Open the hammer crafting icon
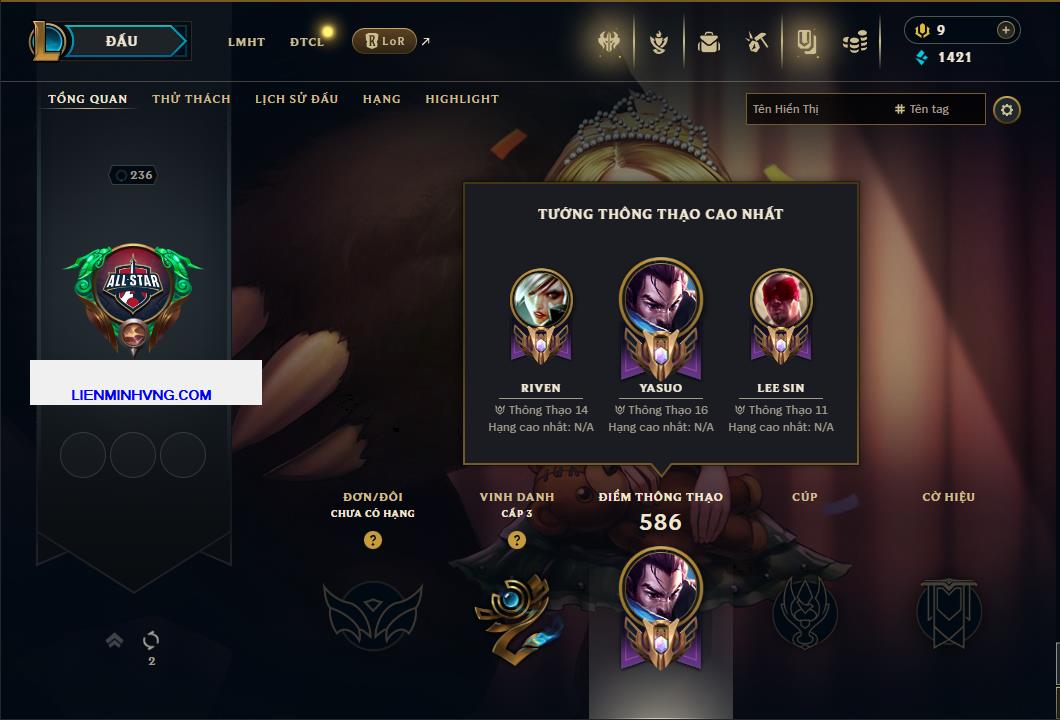Screen dimensions: 1060x720 pyautogui.click(x=756, y=42)
